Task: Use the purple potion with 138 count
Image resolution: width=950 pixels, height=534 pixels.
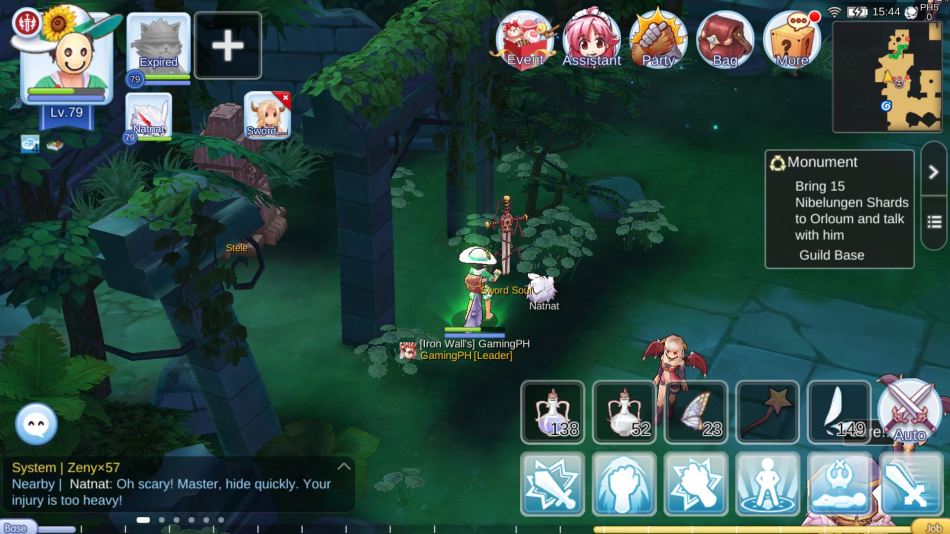Action: click(x=552, y=412)
